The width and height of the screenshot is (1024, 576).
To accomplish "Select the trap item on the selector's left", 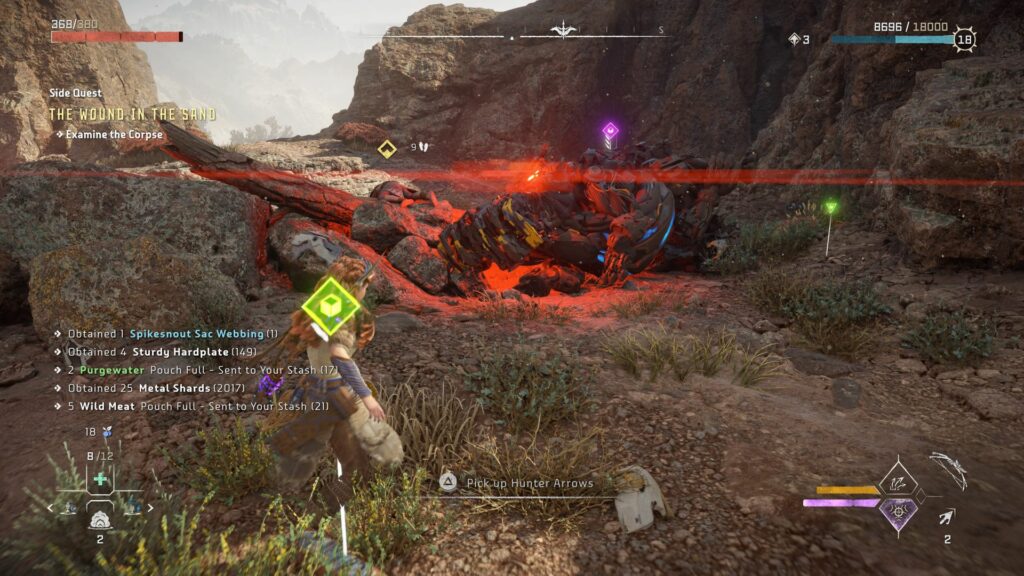I will (72, 508).
